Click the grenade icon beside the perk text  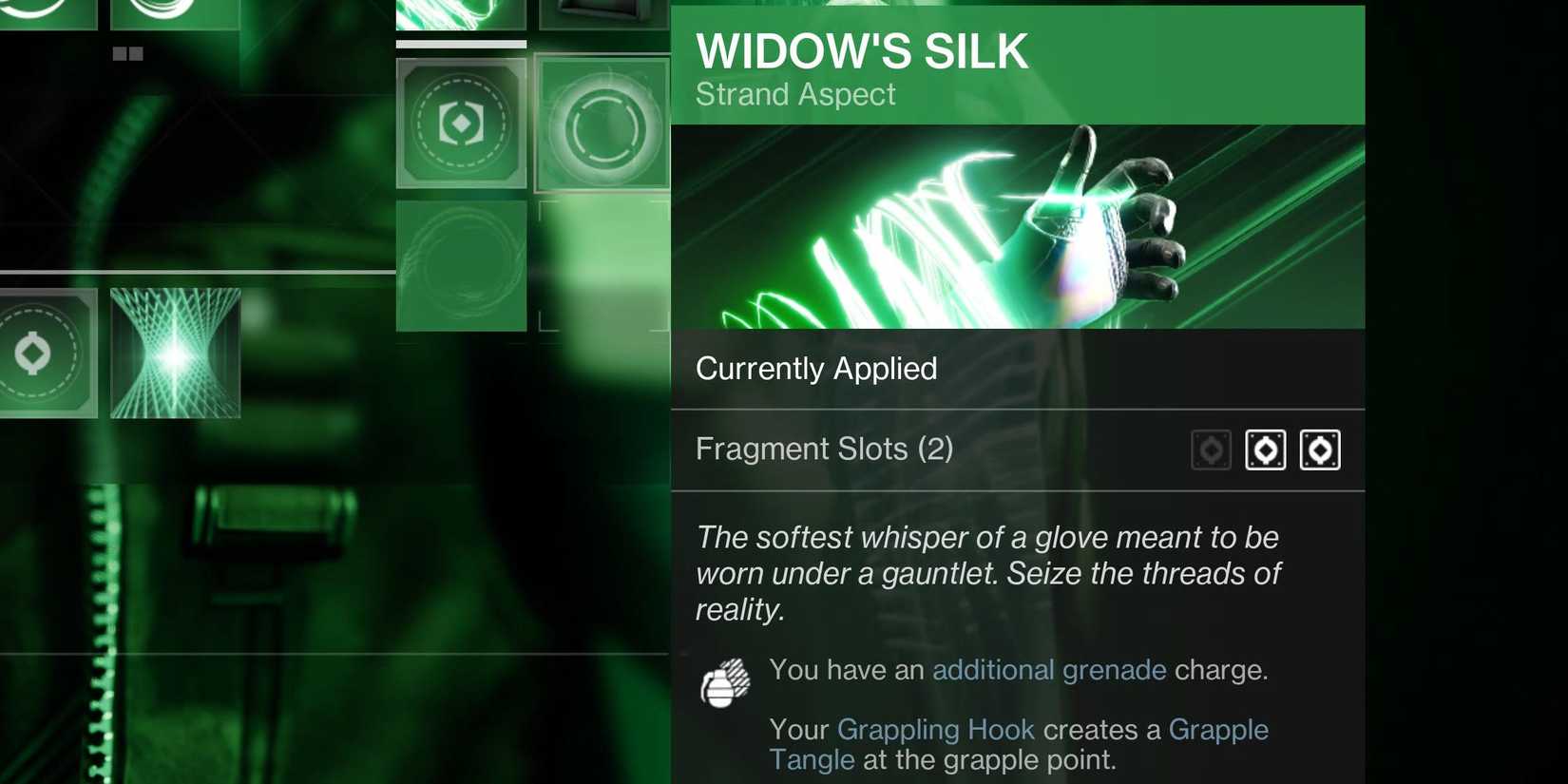pyautogui.click(x=728, y=680)
